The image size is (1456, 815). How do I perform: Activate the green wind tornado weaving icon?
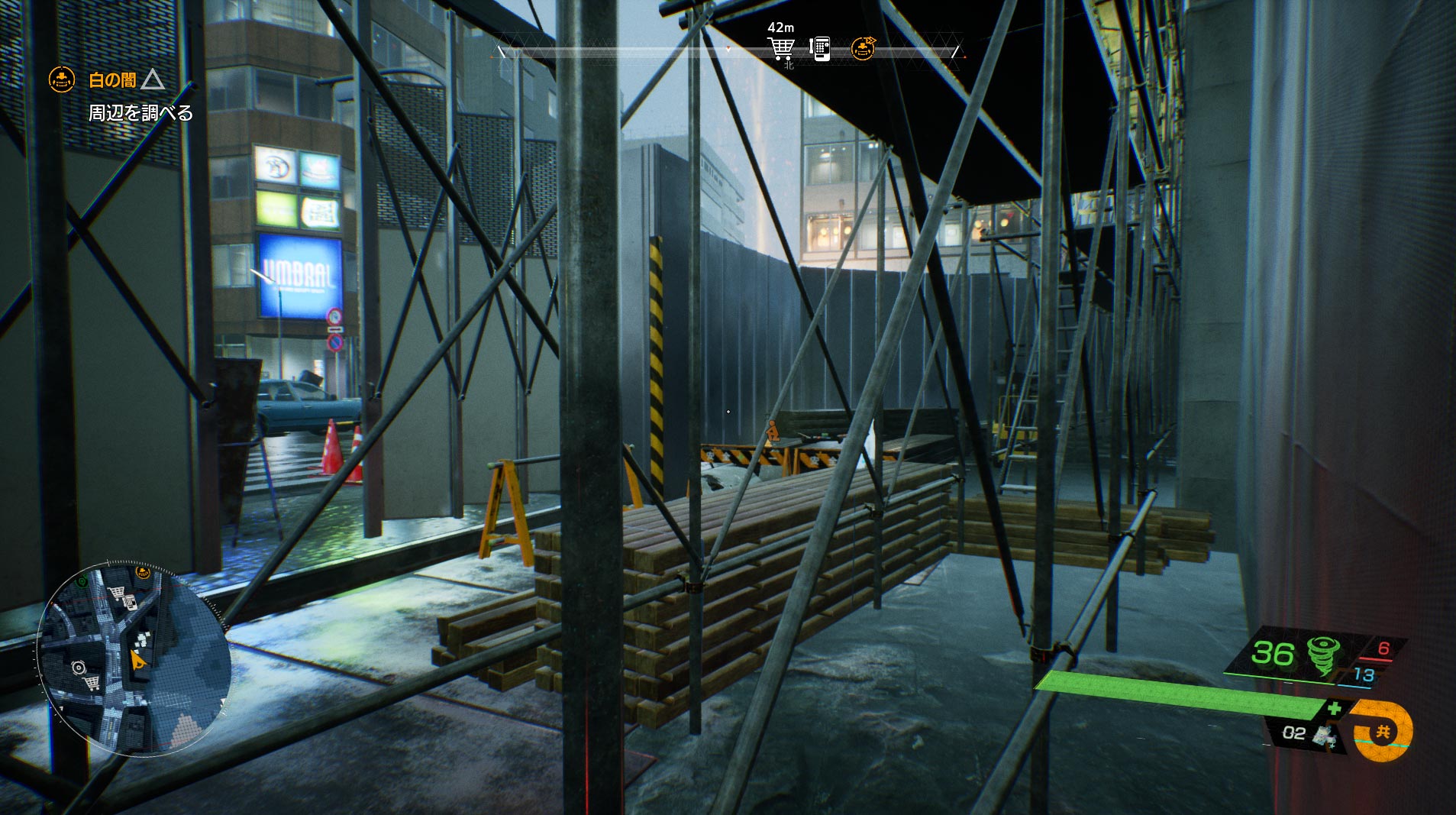tap(1321, 655)
